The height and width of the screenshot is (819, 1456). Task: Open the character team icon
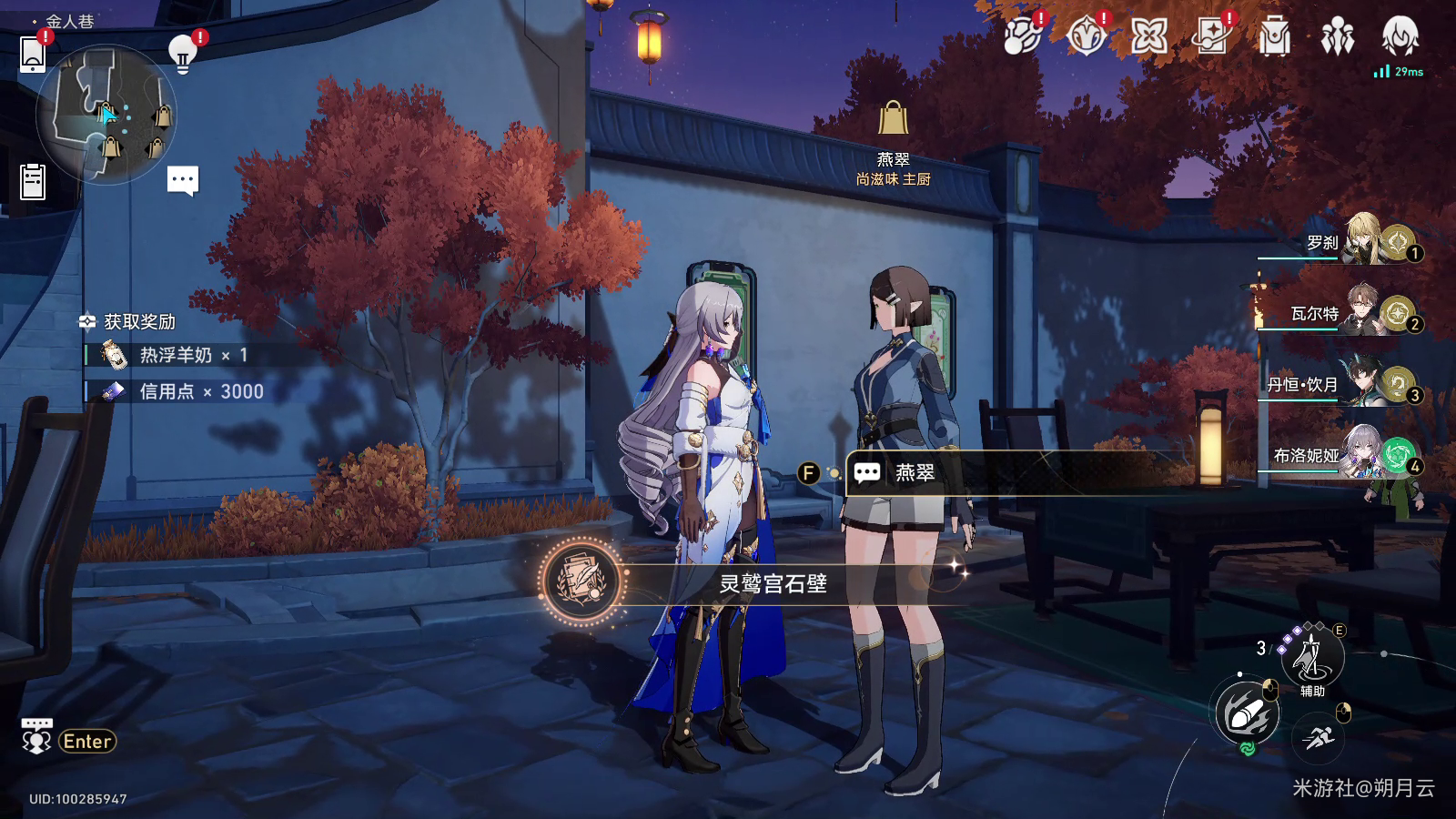pyautogui.click(x=1337, y=37)
